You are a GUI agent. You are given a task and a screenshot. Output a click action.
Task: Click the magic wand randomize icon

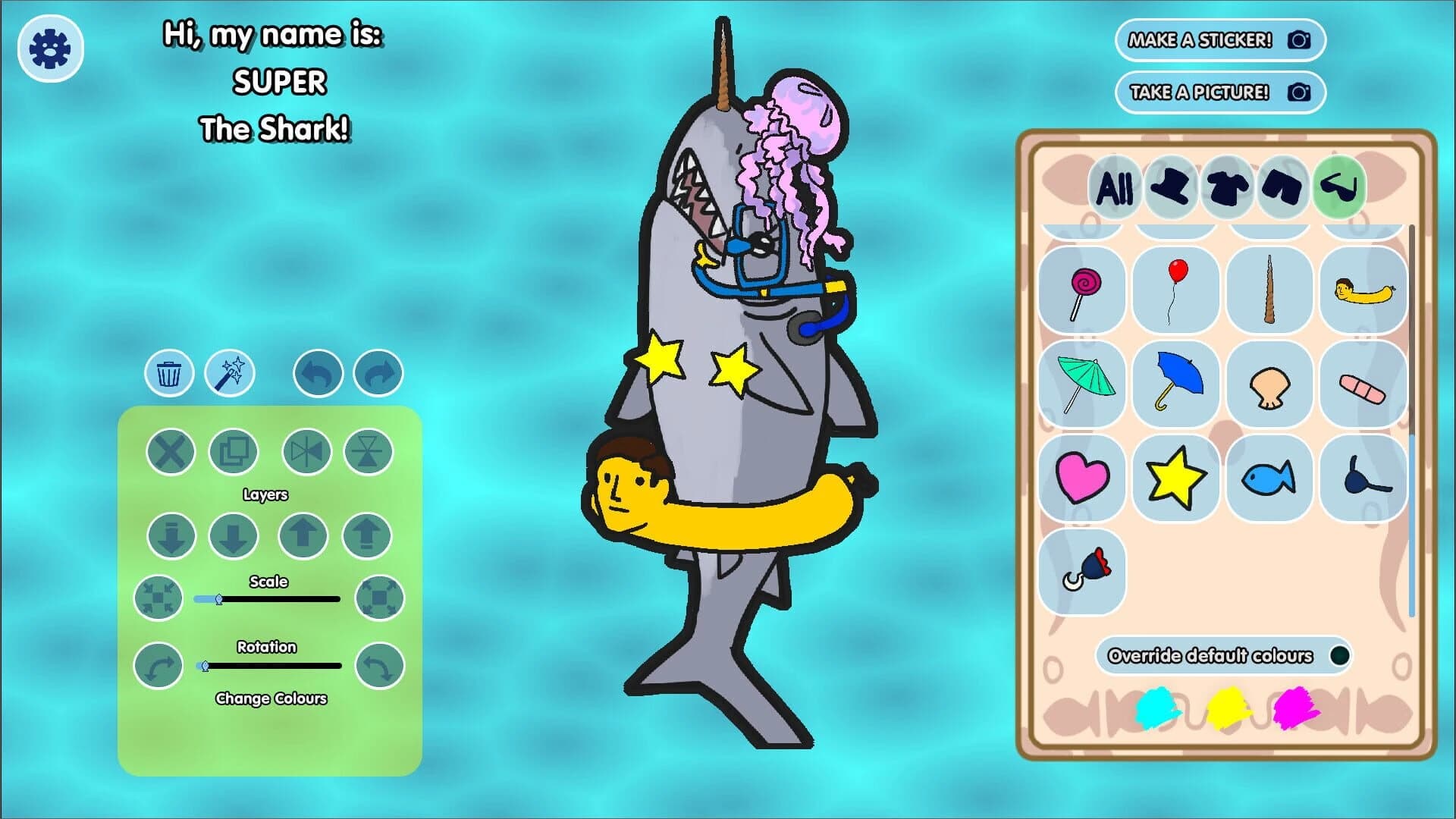230,372
